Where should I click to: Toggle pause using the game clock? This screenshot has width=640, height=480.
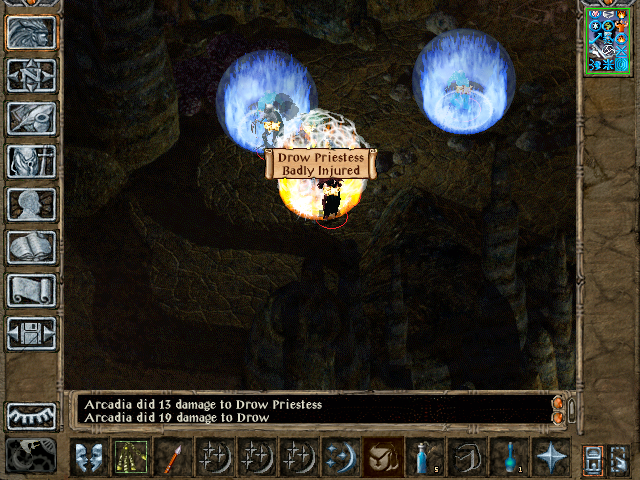tap(31, 455)
